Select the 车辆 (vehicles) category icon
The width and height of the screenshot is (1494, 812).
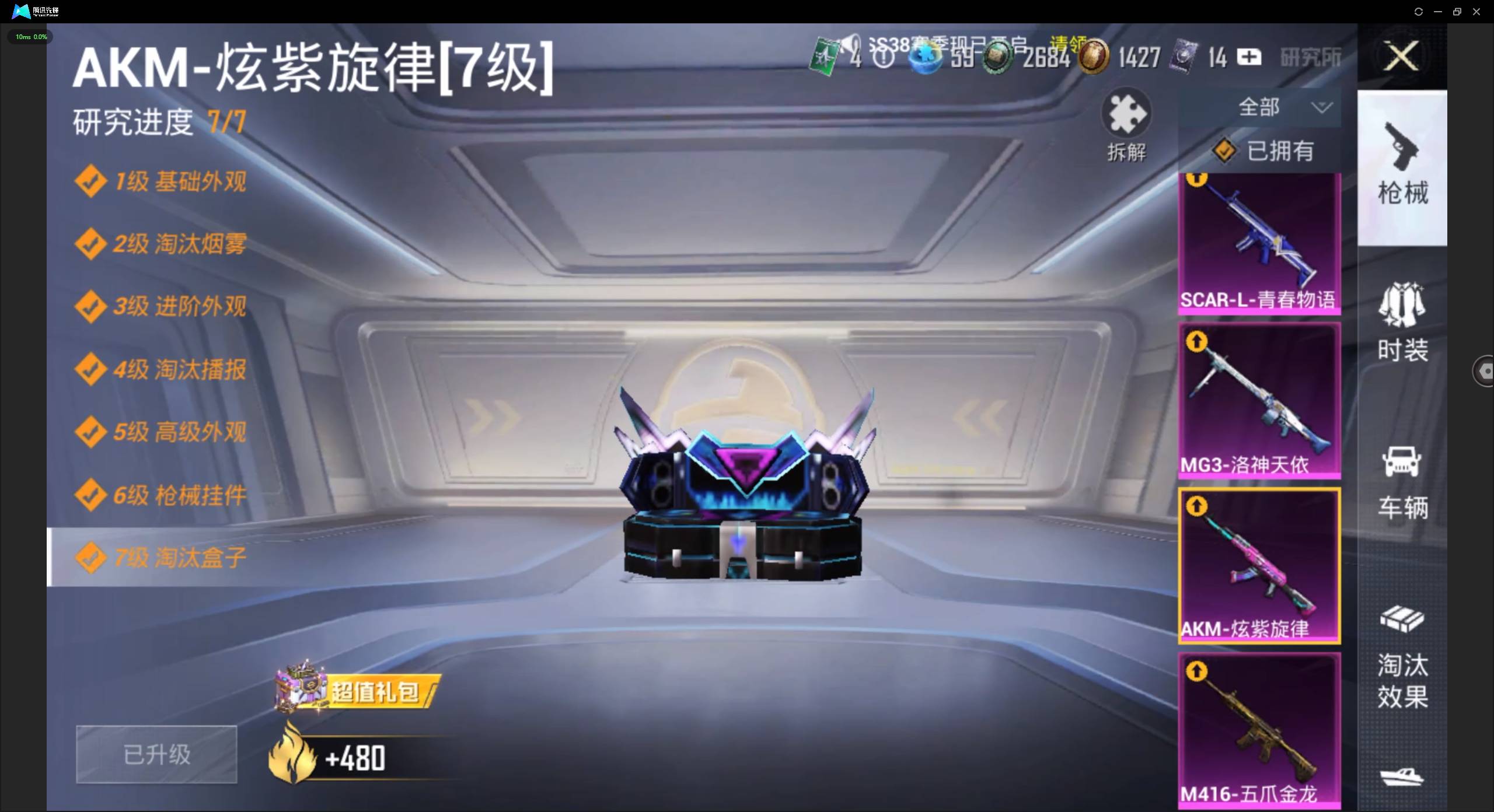pos(1403,481)
